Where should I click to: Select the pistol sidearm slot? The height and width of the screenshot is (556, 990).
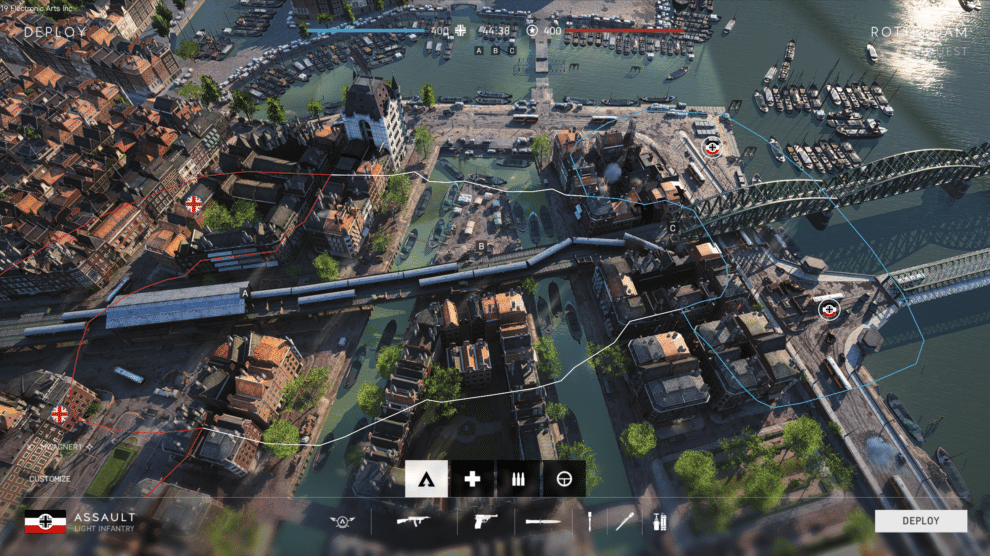484,521
